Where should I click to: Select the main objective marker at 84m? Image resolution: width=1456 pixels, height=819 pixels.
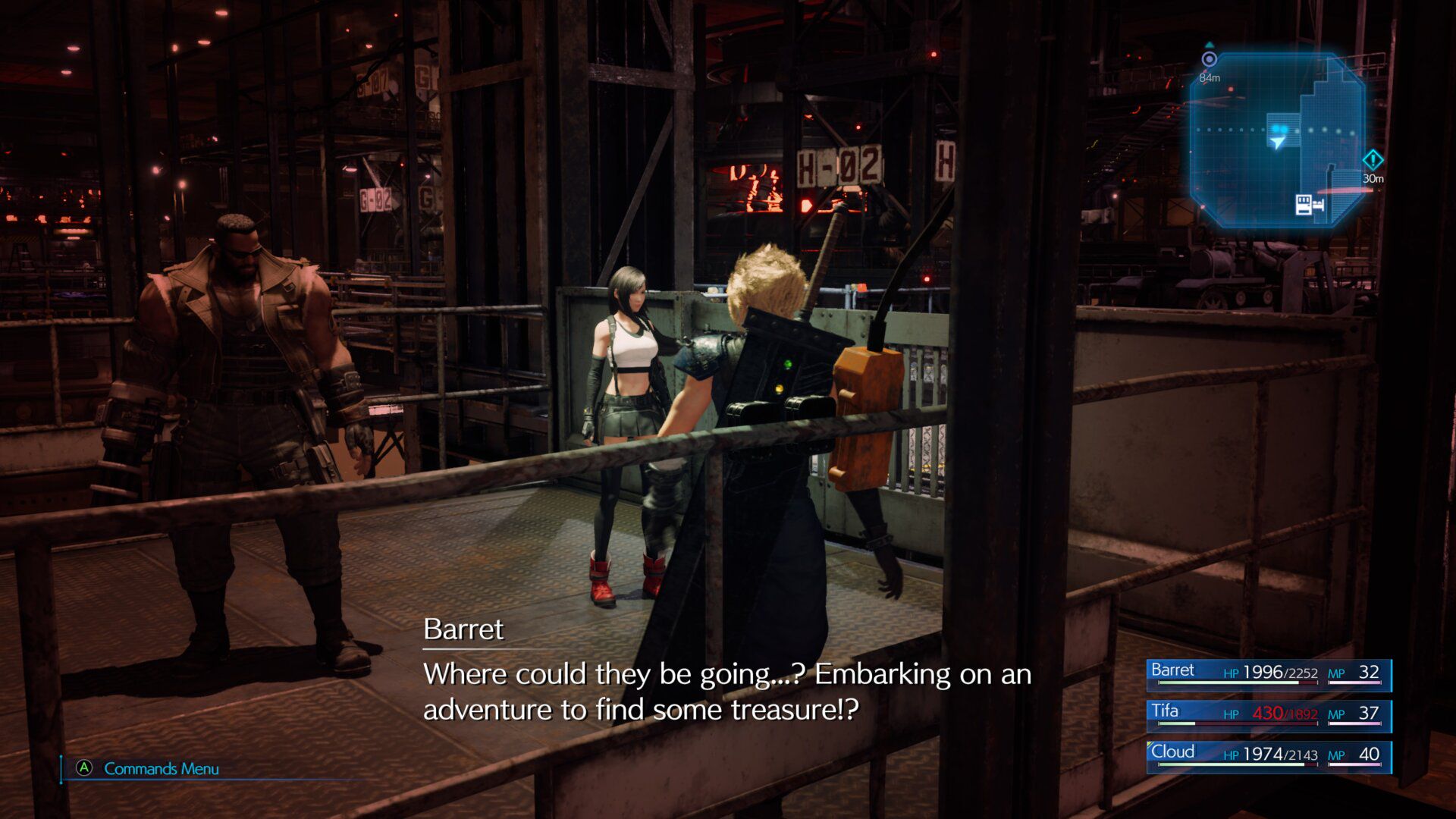(x=1210, y=60)
